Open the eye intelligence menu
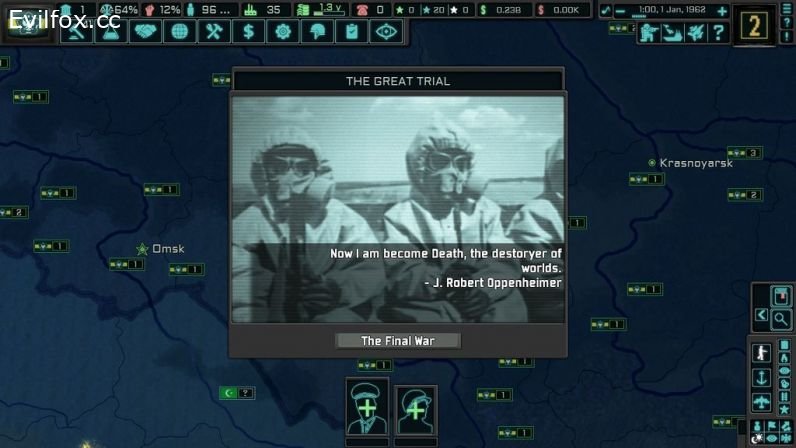 coord(385,32)
